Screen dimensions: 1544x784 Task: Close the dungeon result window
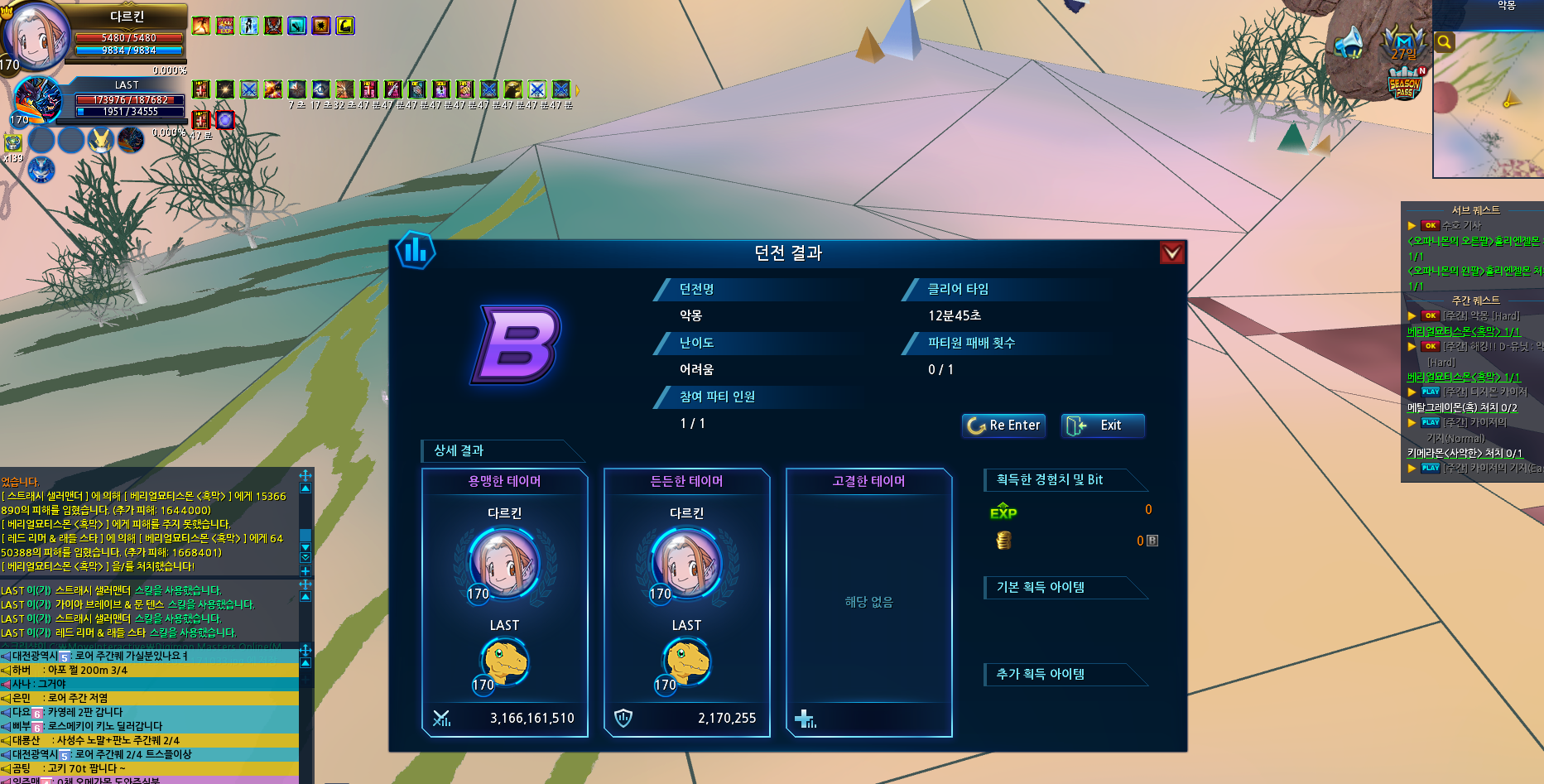tap(1171, 253)
